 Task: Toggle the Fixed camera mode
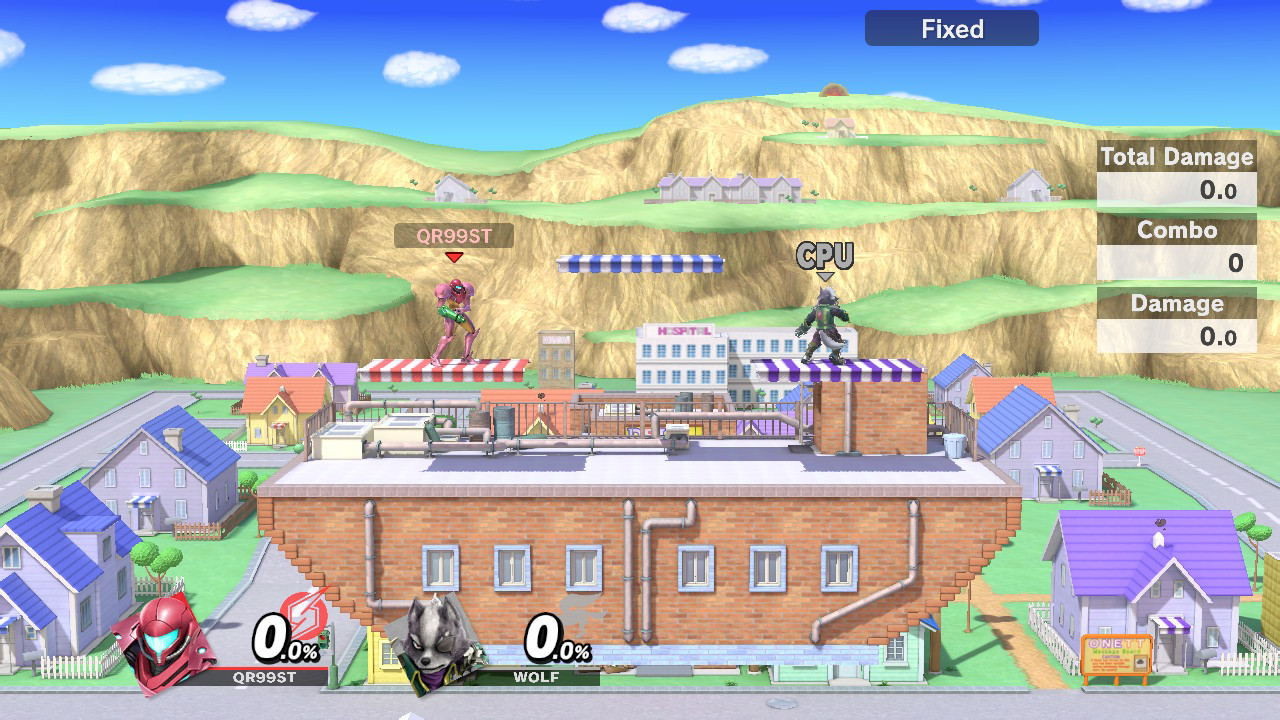click(x=950, y=28)
